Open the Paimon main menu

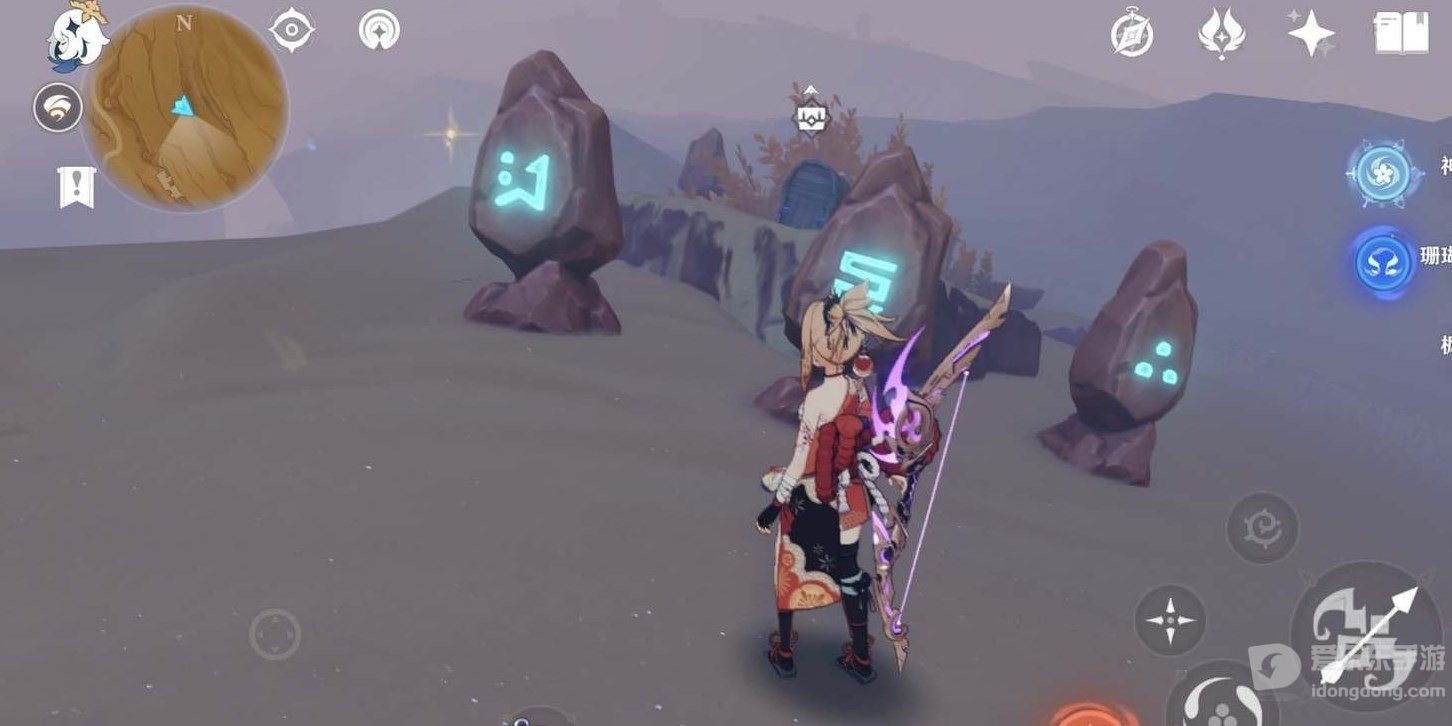point(76,38)
